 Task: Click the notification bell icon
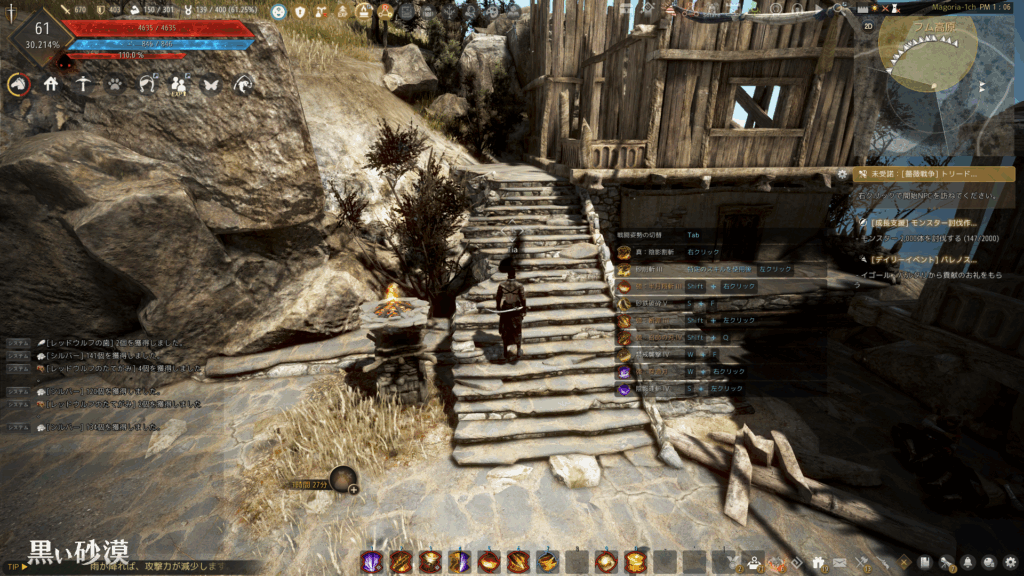point(968,562)
